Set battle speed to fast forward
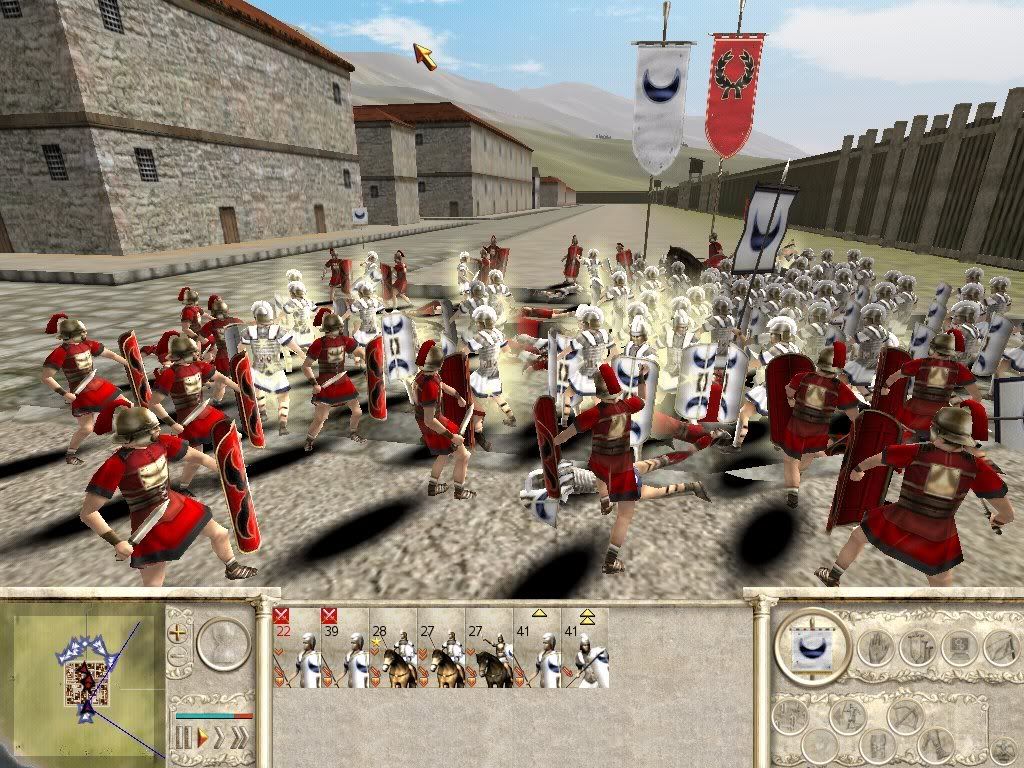Image resolution: width=1024 pixels, height=768 pixels. click(220, 739)
